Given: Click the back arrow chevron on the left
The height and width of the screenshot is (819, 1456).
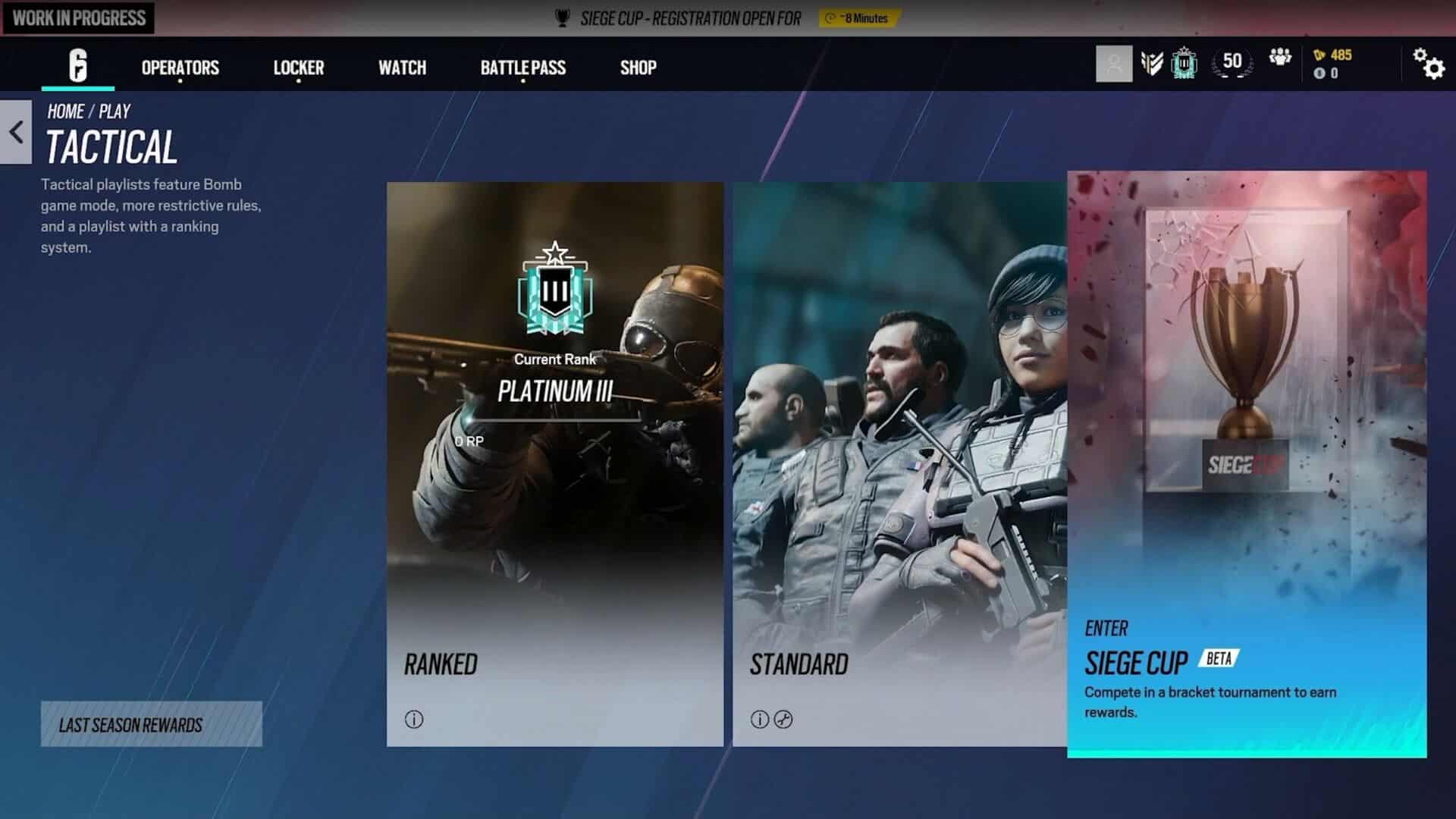Looking at the screenshot, I should (x=15, y=133).
